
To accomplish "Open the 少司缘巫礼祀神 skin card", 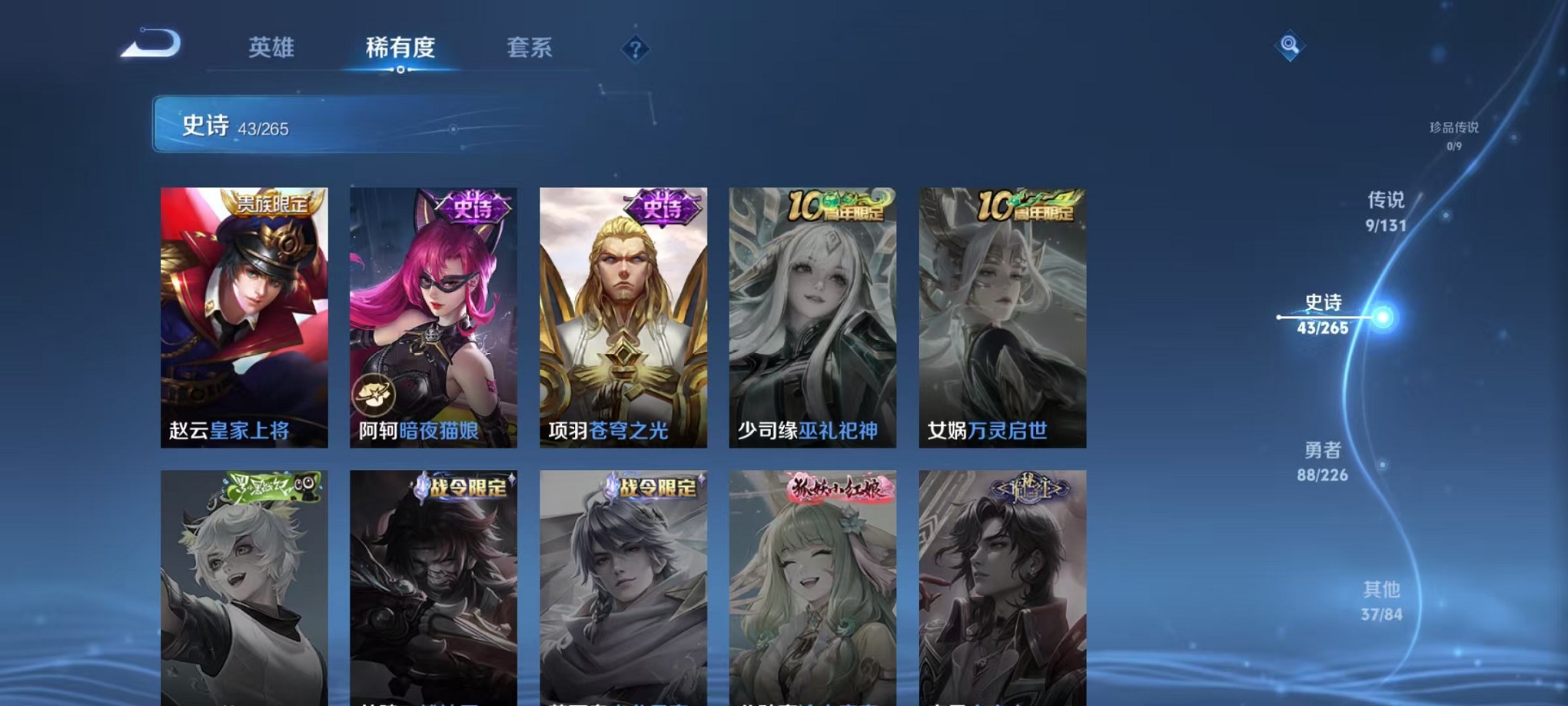I will (811, 315).
